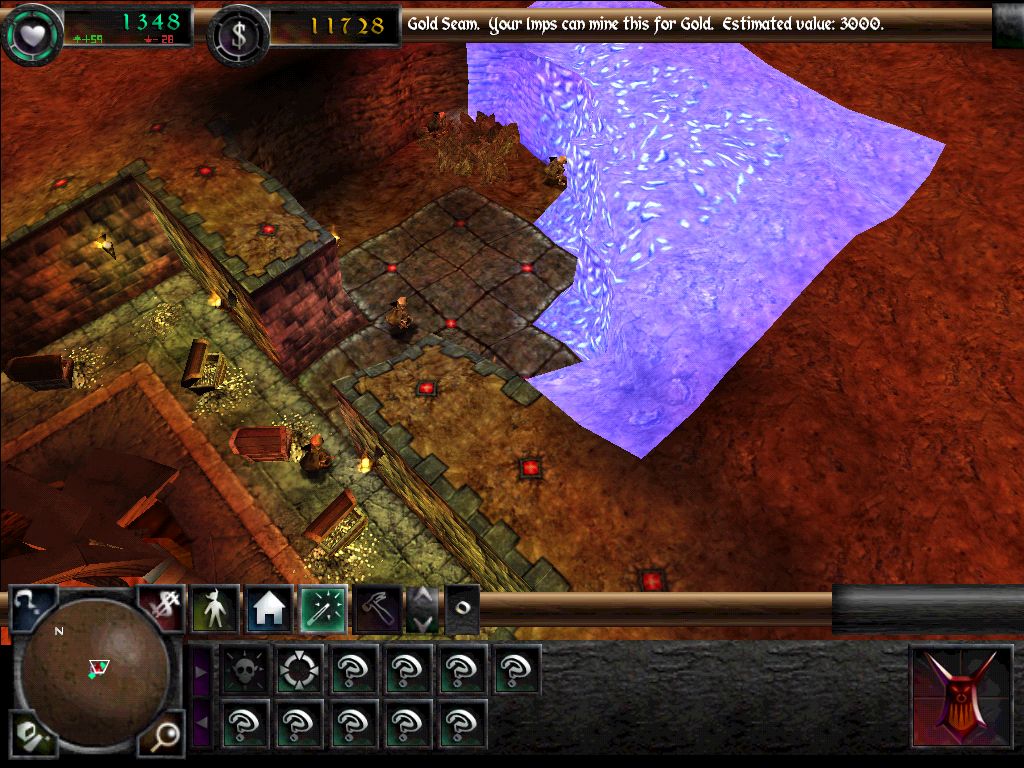Choose the ring-with-arrows spell icon
This screenshot has height=768, width=1024.
(x=298, y=668)
